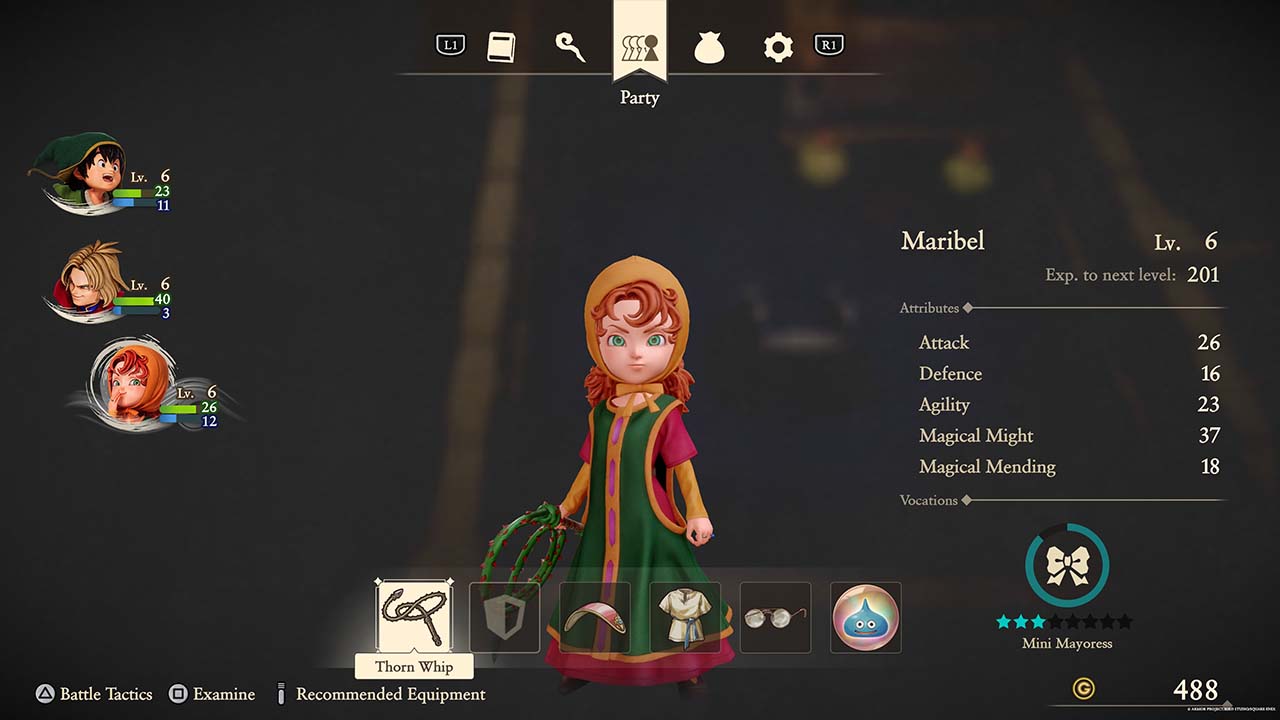Pick the tunic armour slot
The width and height of the screenshot is (1280, 720).
coord(685,618)
